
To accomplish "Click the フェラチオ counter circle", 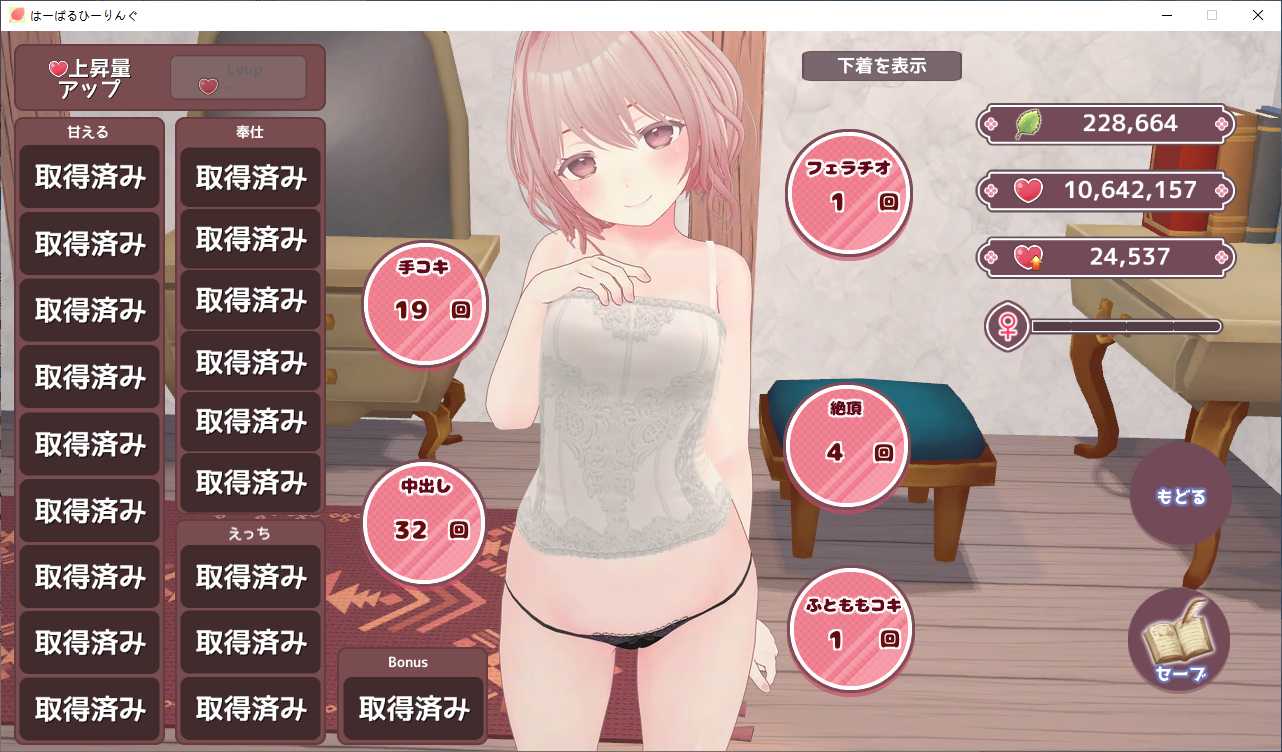I will 848,192.
